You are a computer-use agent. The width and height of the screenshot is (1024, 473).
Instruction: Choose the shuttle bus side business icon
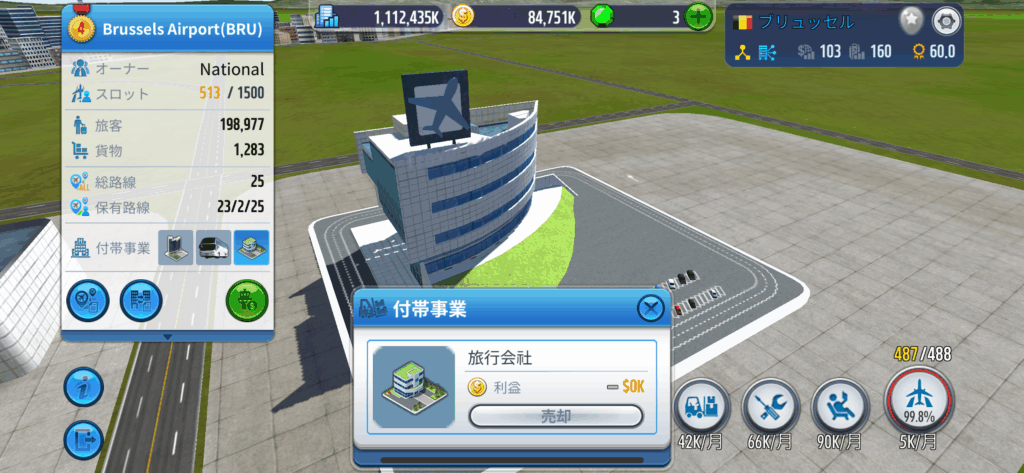213,248
